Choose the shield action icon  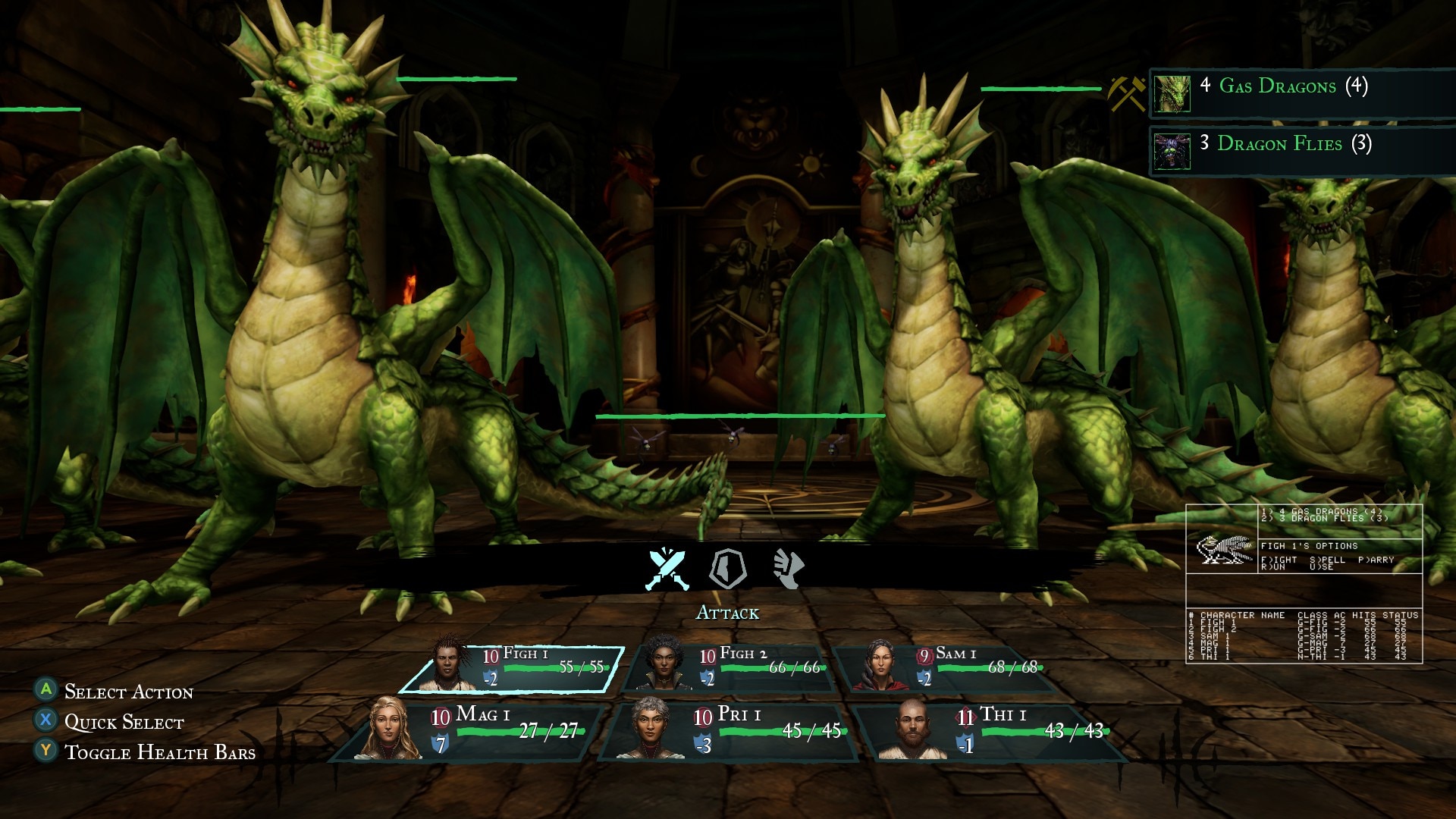click(727, 569)
